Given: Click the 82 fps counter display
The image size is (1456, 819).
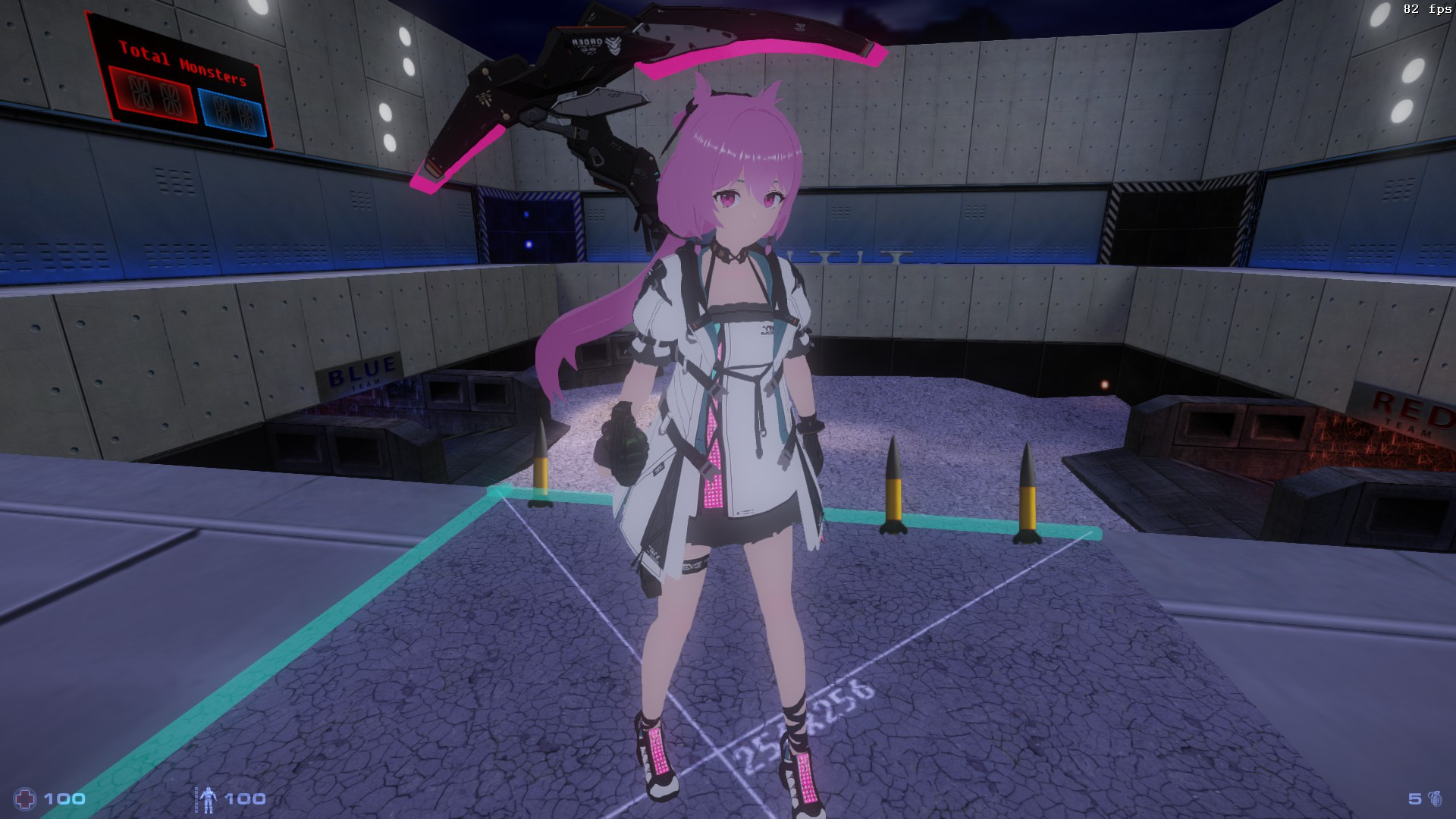Looking at the screenshot, I should [x=1424, y=11].
